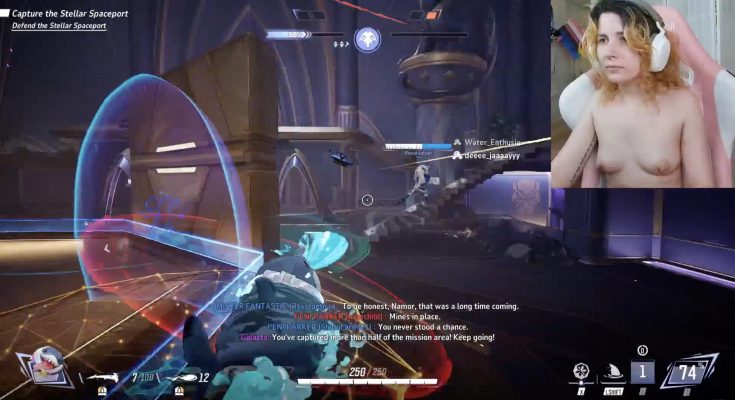
Task: Click the in-game chat message log
Action: click(x=366, y=322)
